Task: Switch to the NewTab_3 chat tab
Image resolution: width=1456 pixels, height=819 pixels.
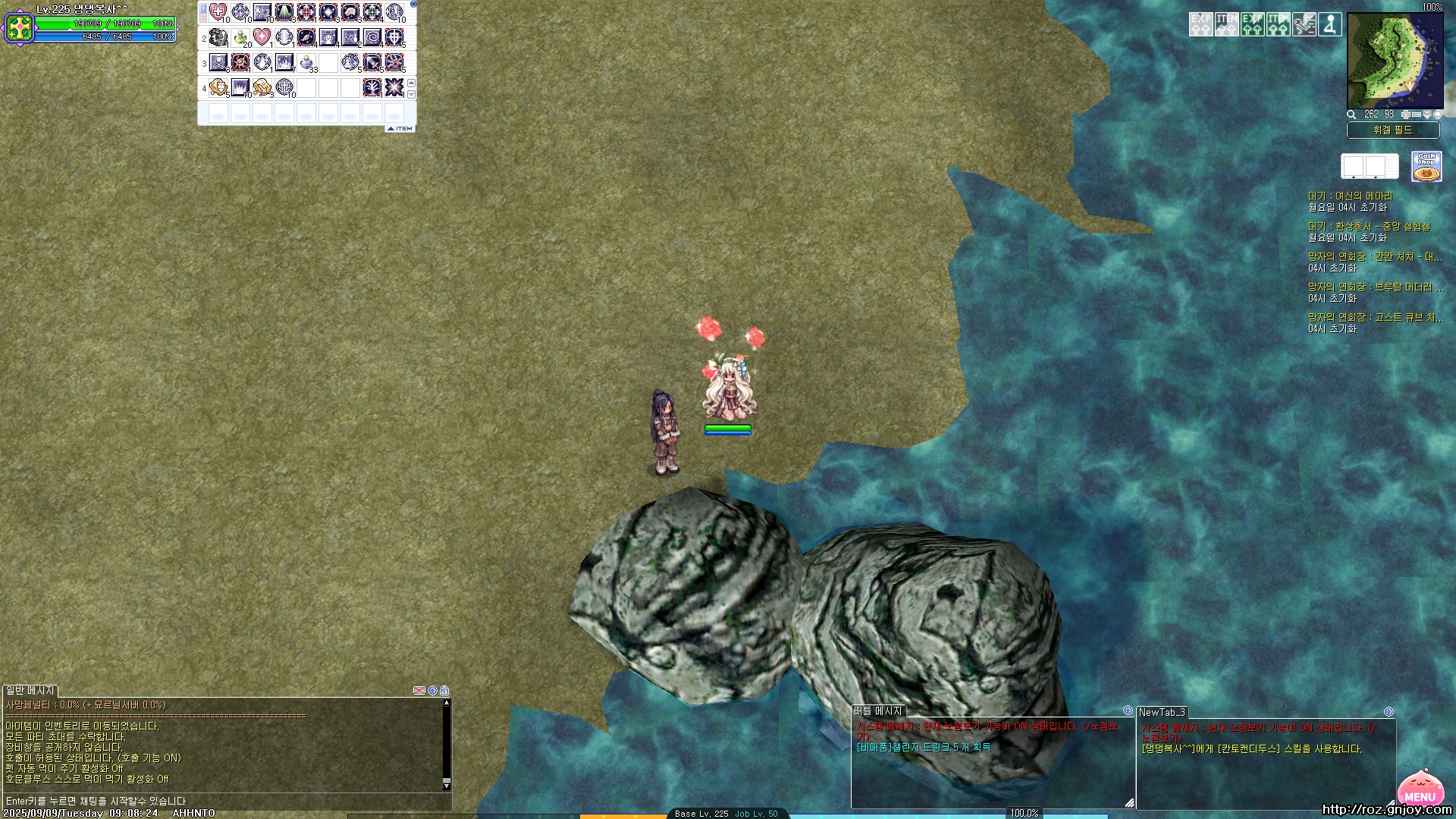Action: pyautogui.click(x=1161, y=712)
